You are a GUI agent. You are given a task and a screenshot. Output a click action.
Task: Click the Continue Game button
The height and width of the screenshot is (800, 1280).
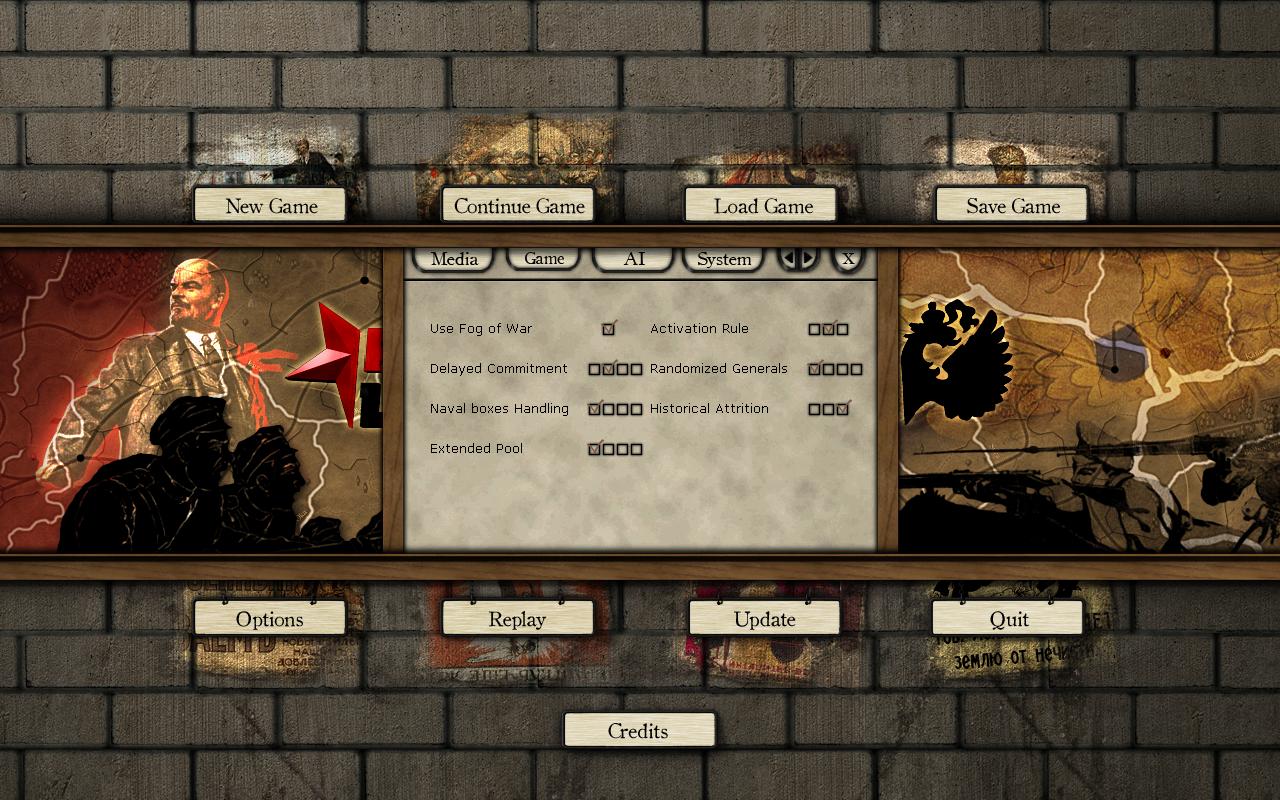(x=518, y=206)
